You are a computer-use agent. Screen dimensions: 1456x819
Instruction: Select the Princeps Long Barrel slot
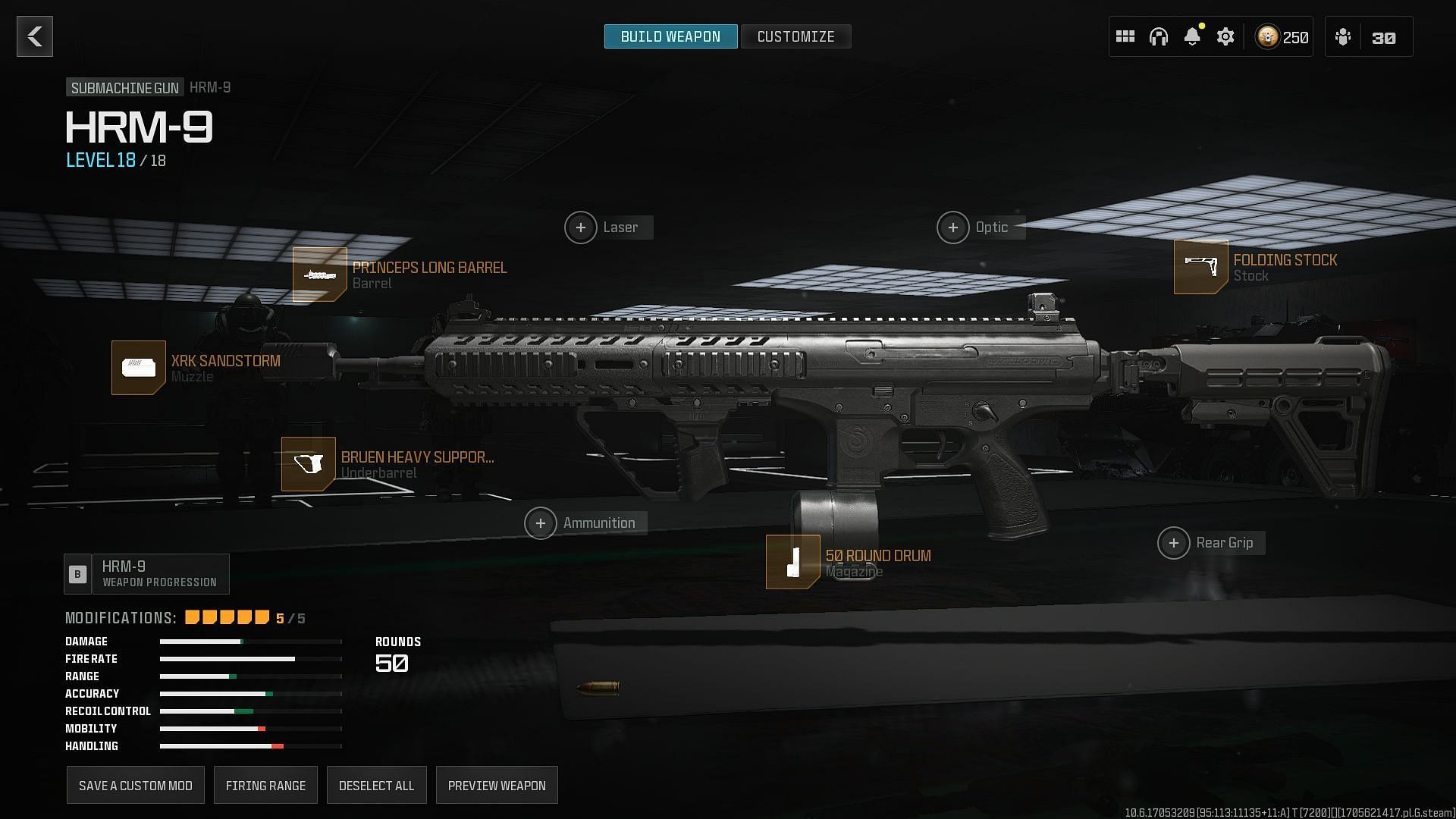(x=320, y=275)
